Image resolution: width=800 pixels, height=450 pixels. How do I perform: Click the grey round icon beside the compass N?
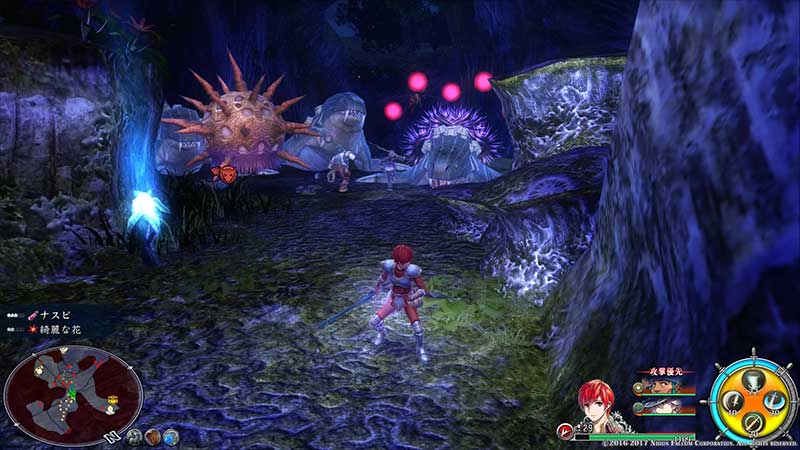click(x=135, y=436)
